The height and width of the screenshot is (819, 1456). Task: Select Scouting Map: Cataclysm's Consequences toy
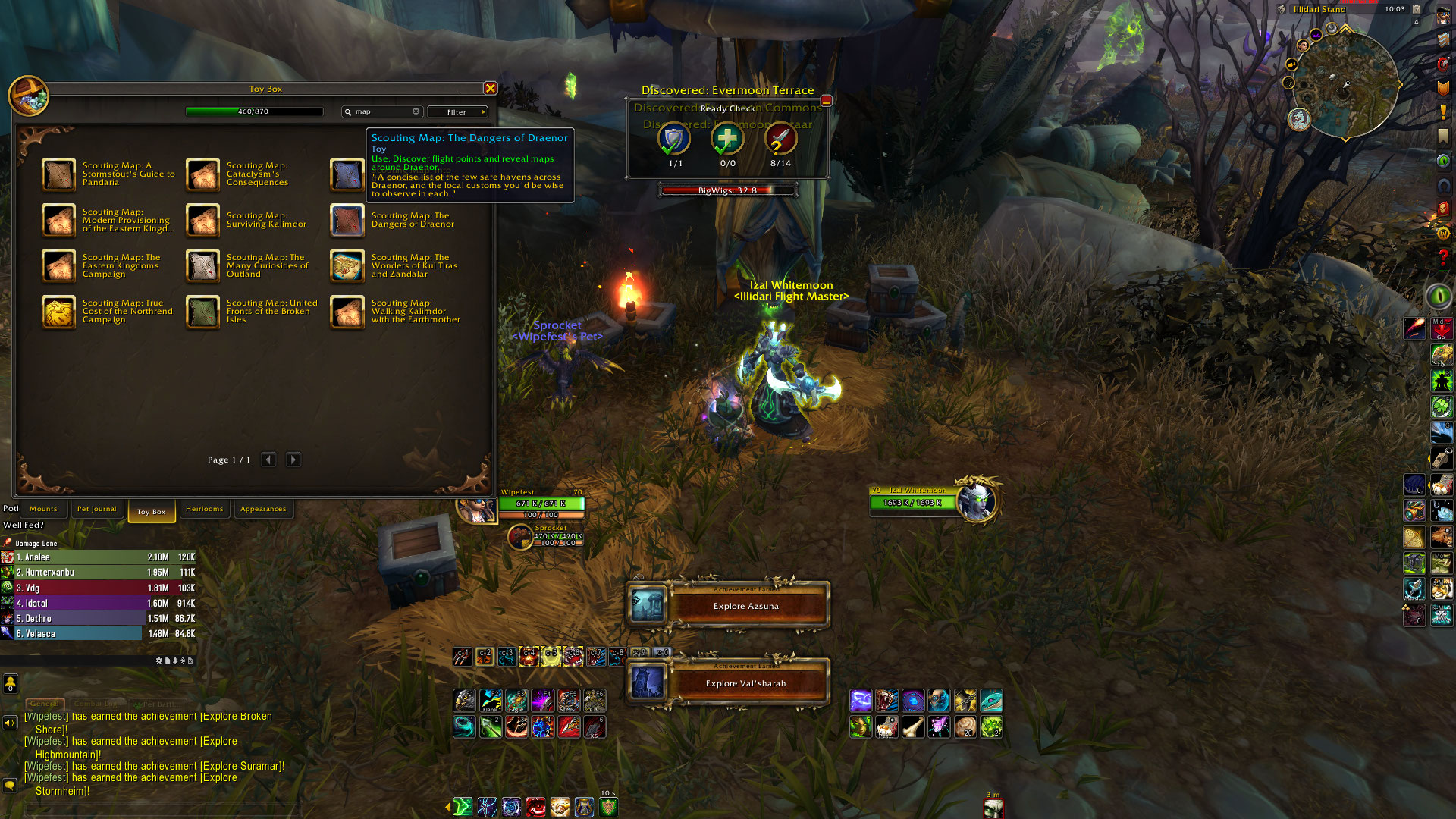(203, 174)
